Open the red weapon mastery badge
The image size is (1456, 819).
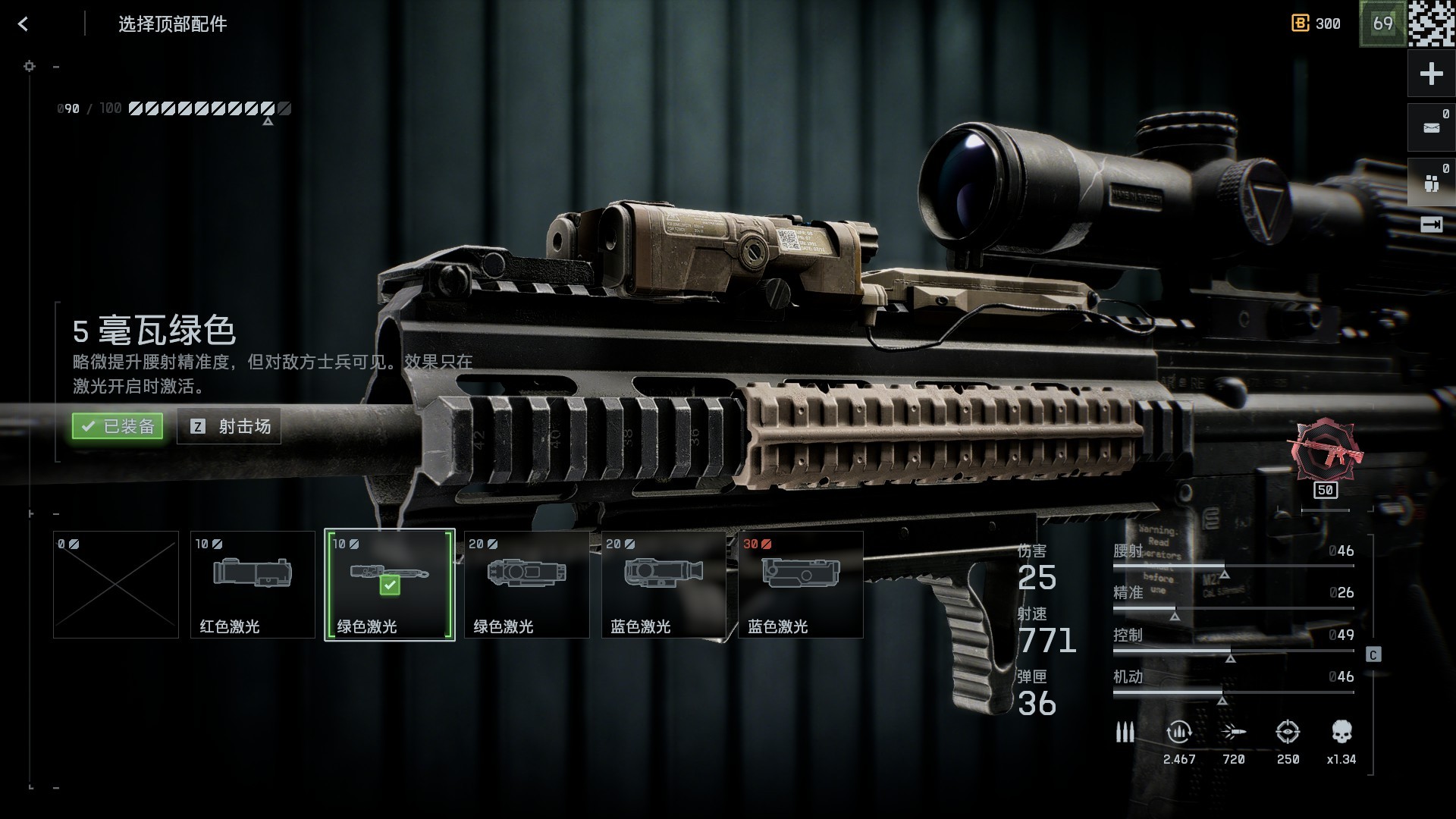coord(1326,450)
